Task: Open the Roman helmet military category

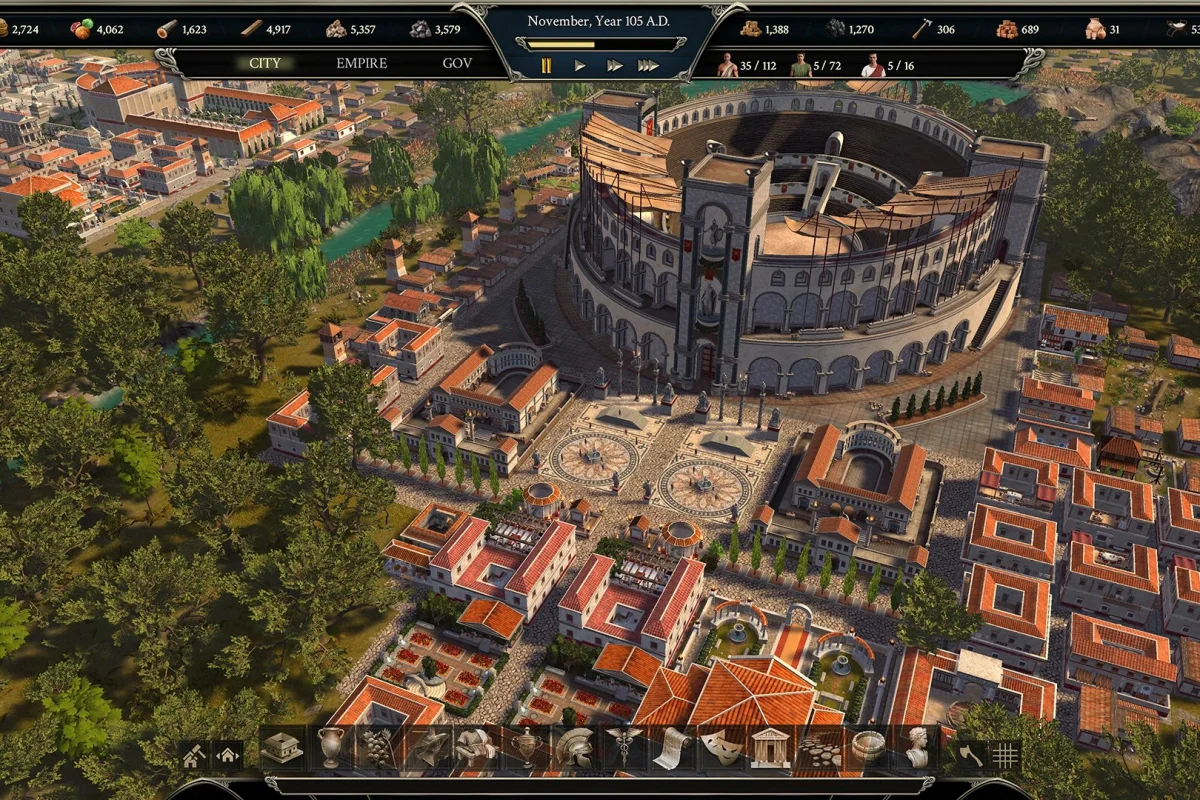Action: [x=575, y=748]
